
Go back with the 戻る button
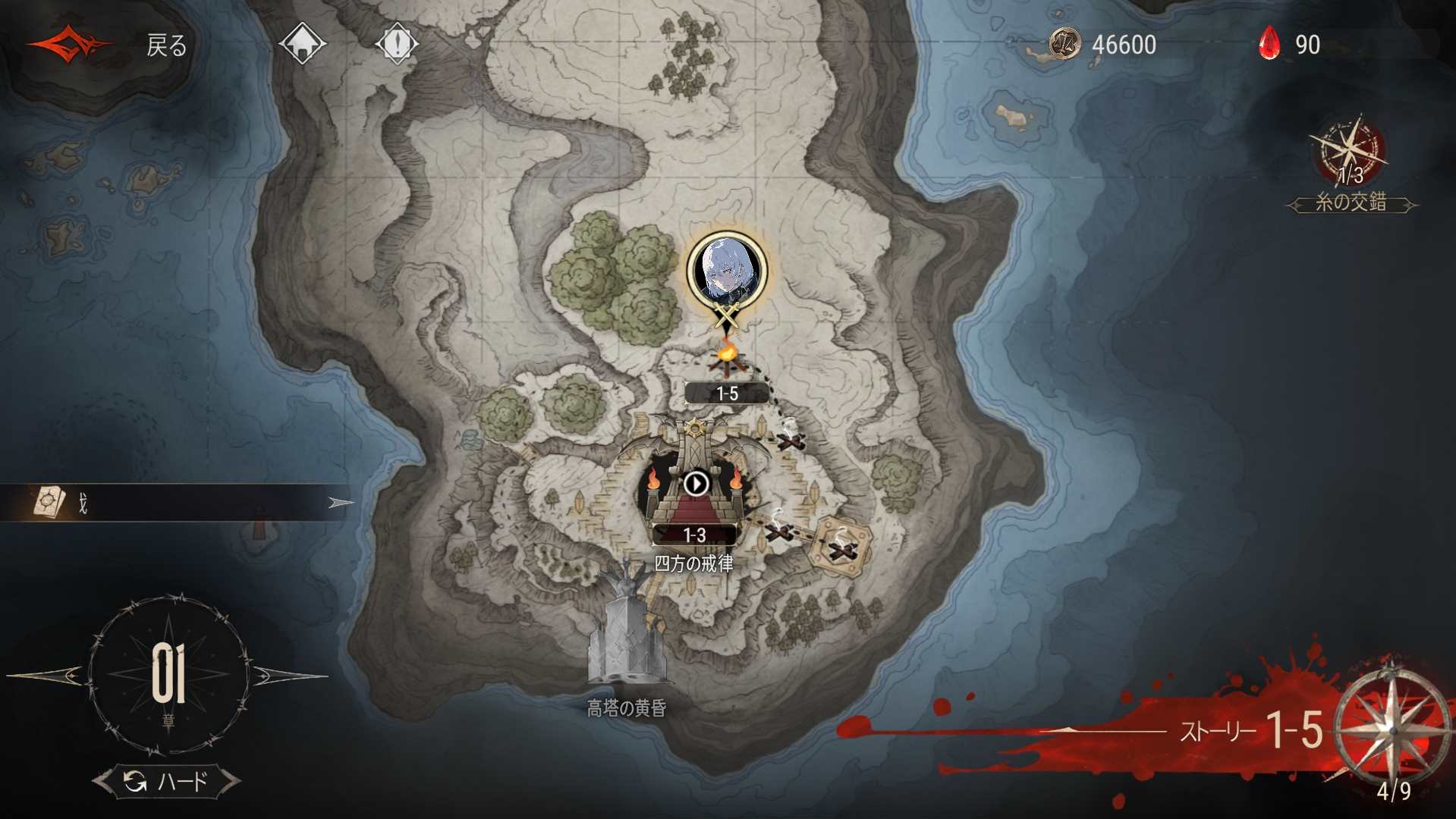pyautogui.click(x=165, y=45)
